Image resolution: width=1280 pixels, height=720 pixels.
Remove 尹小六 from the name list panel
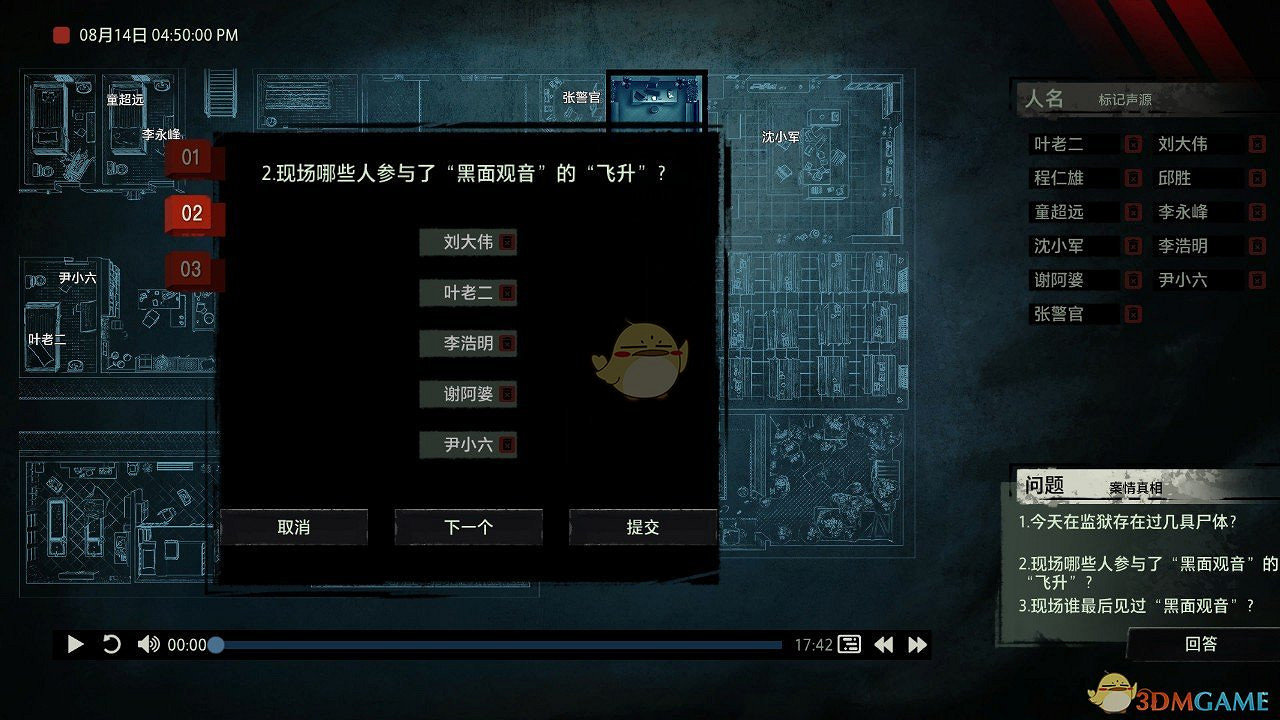(x=1258, y=280)
